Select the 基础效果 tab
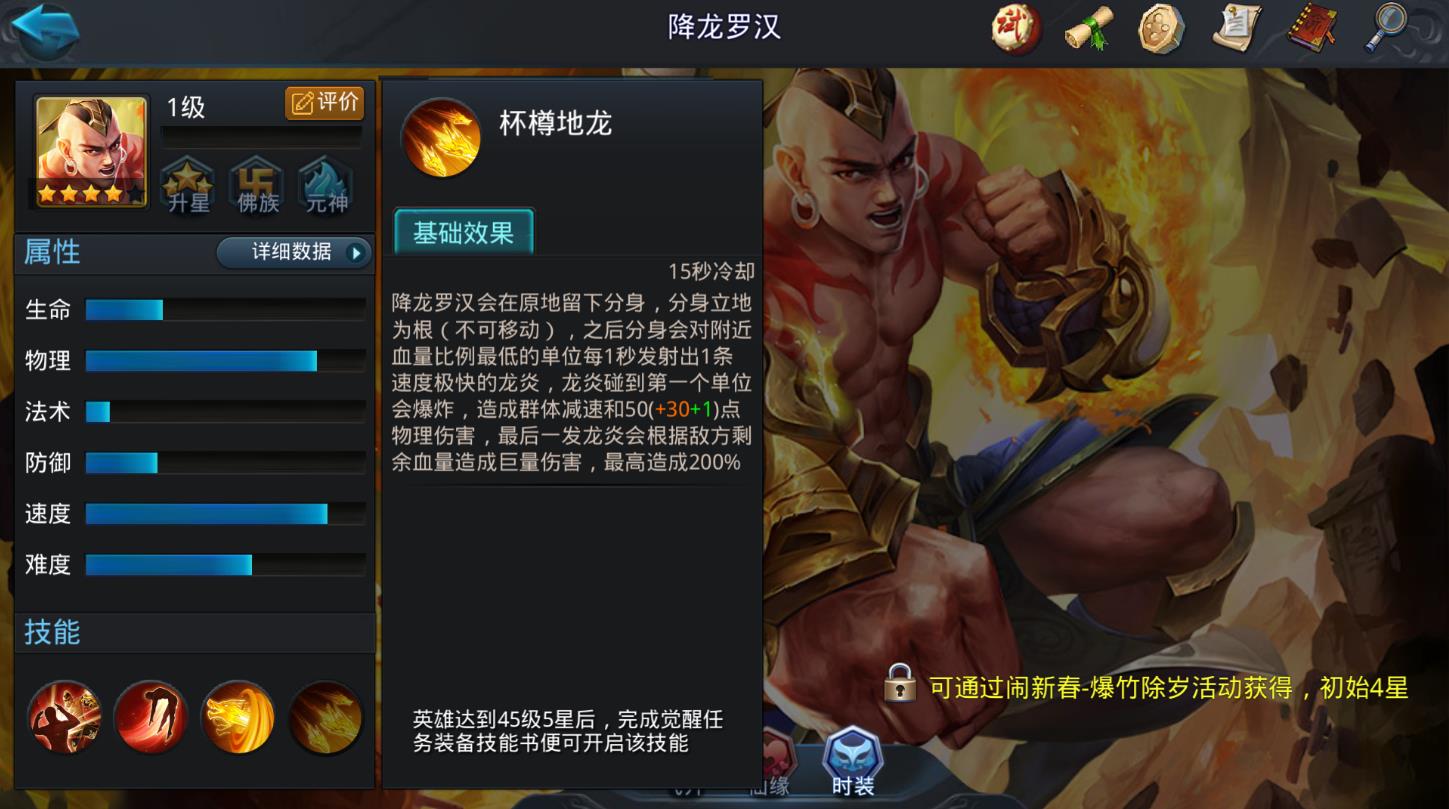 pyautogui.click(x=463, y=230)
